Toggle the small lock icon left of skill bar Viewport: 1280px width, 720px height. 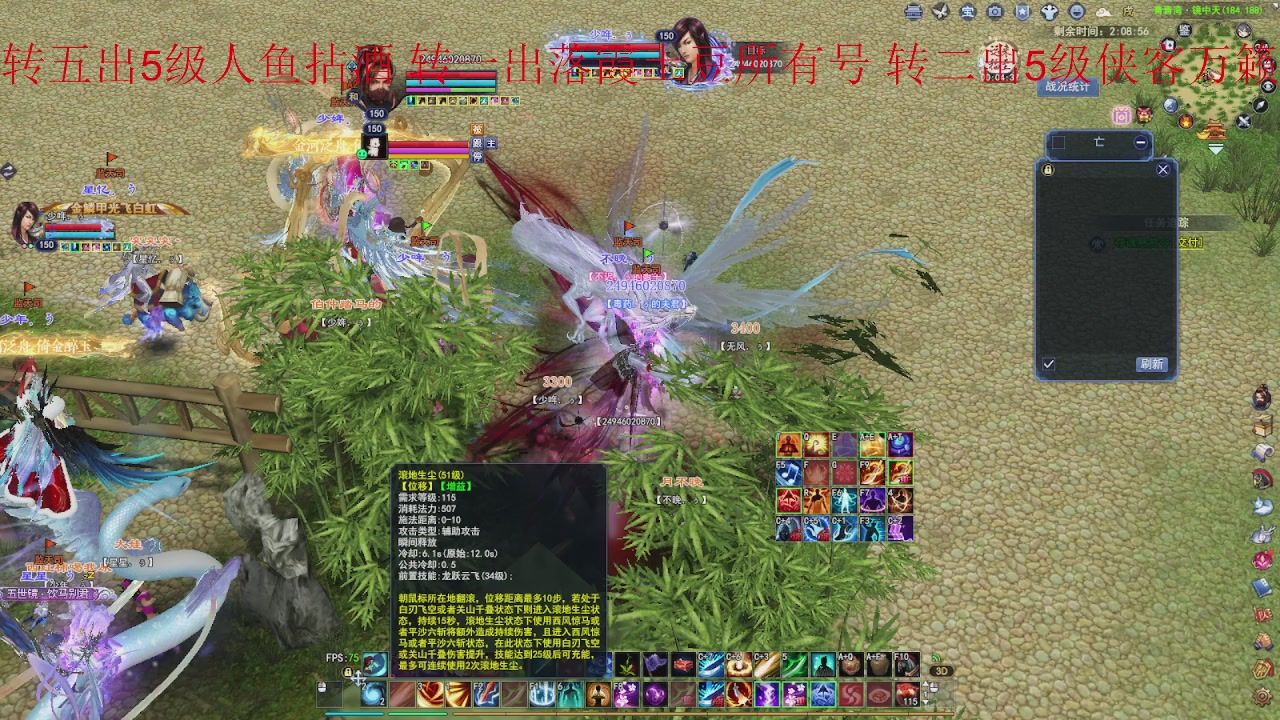coord(348,672)
